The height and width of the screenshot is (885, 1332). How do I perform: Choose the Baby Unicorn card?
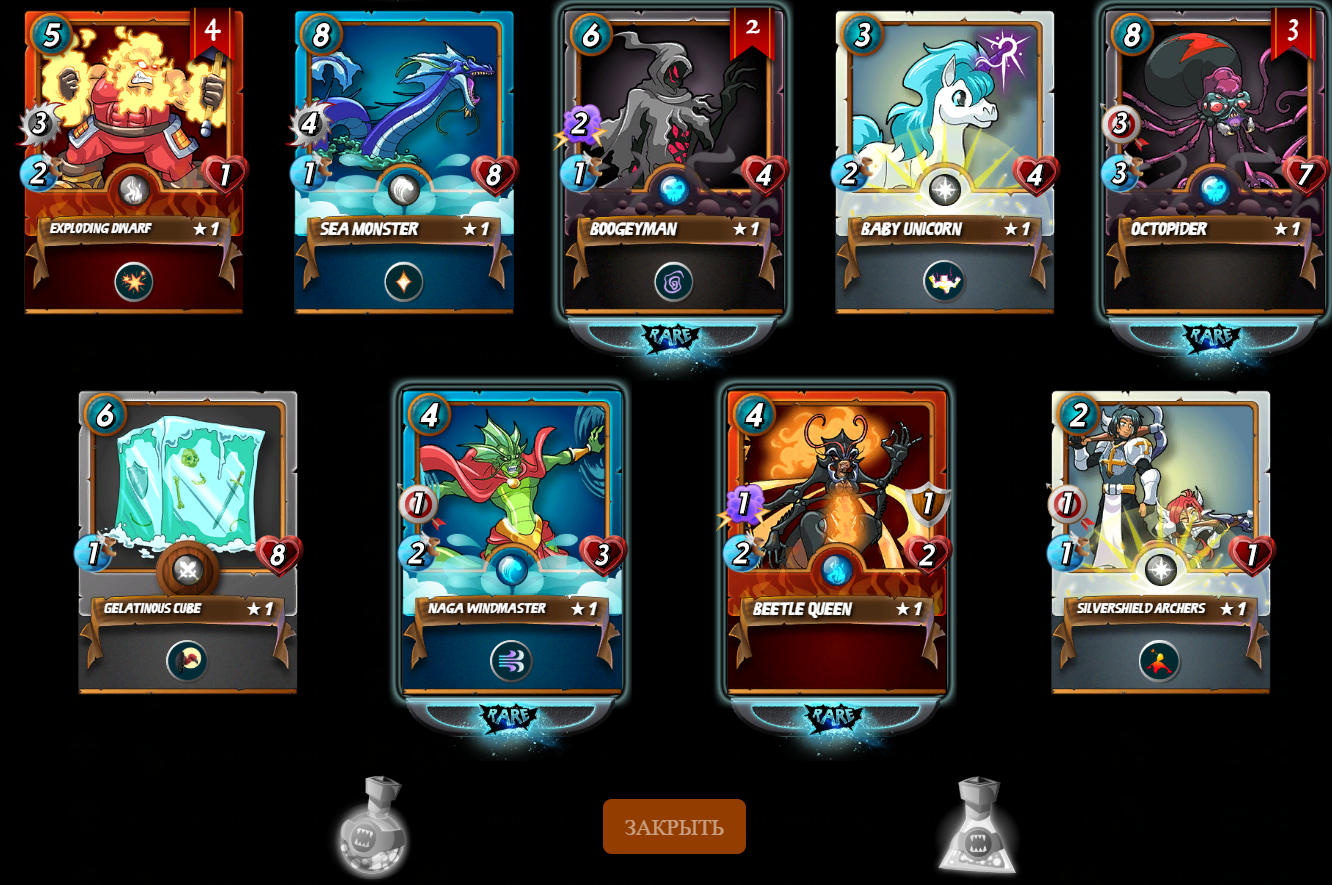tap(944, 162)
